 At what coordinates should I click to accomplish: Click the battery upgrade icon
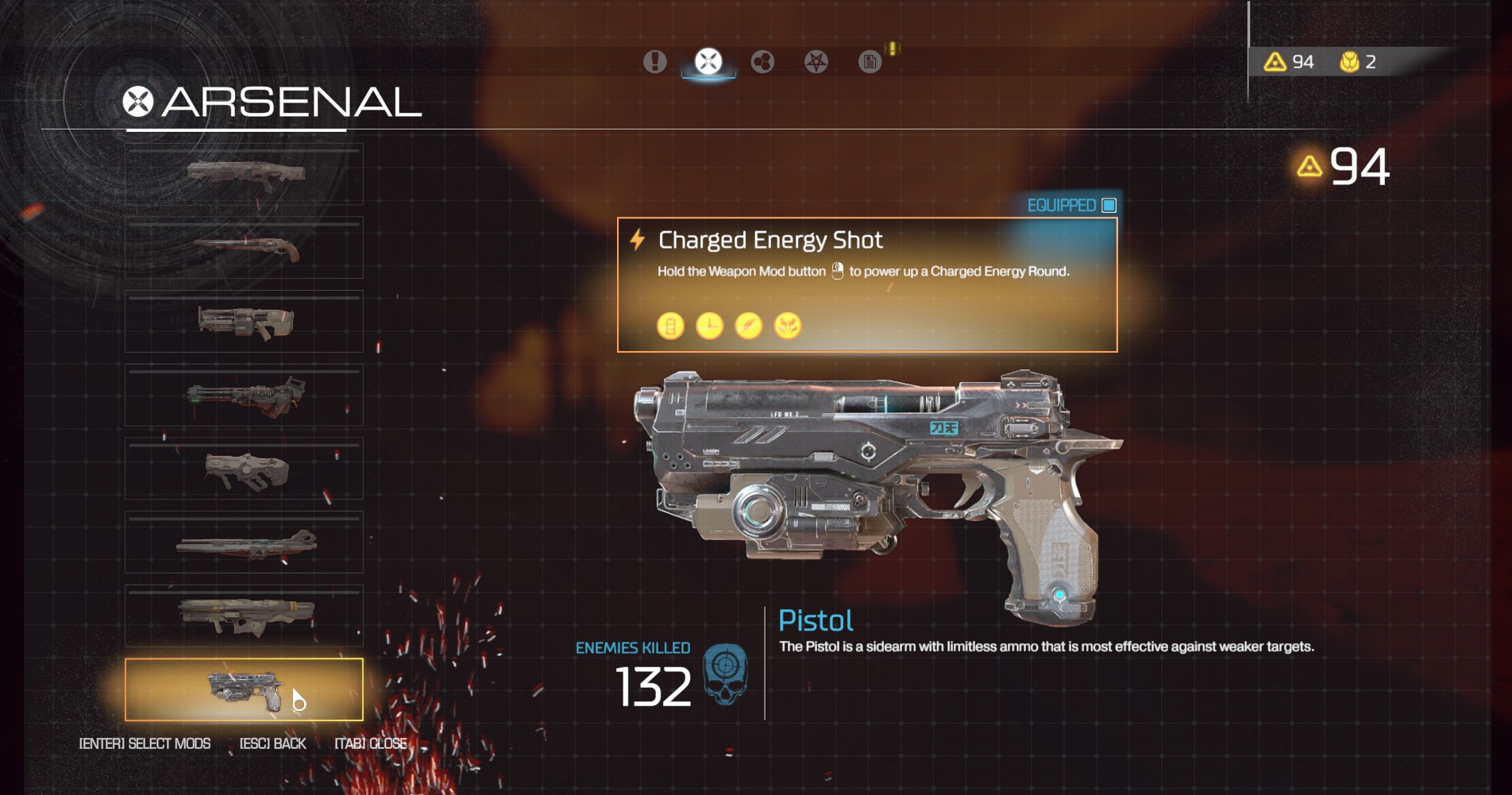670,326
